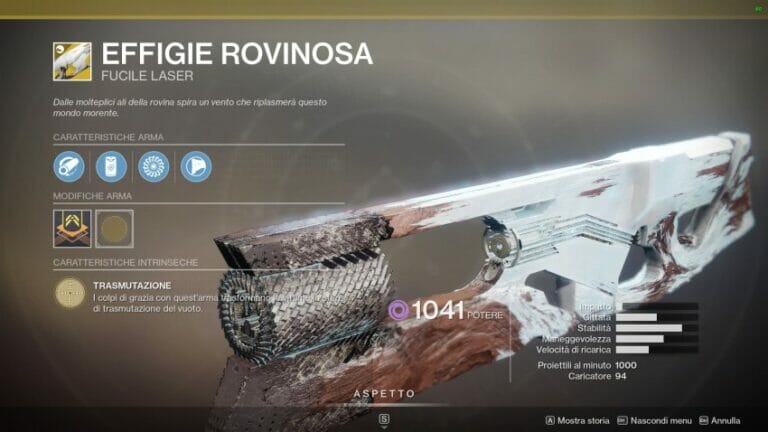Image resolution: width=768 pixels, height=432 pixels.
Task: Show the weapon lore with Mostra storia
Action: pos(578,421)
